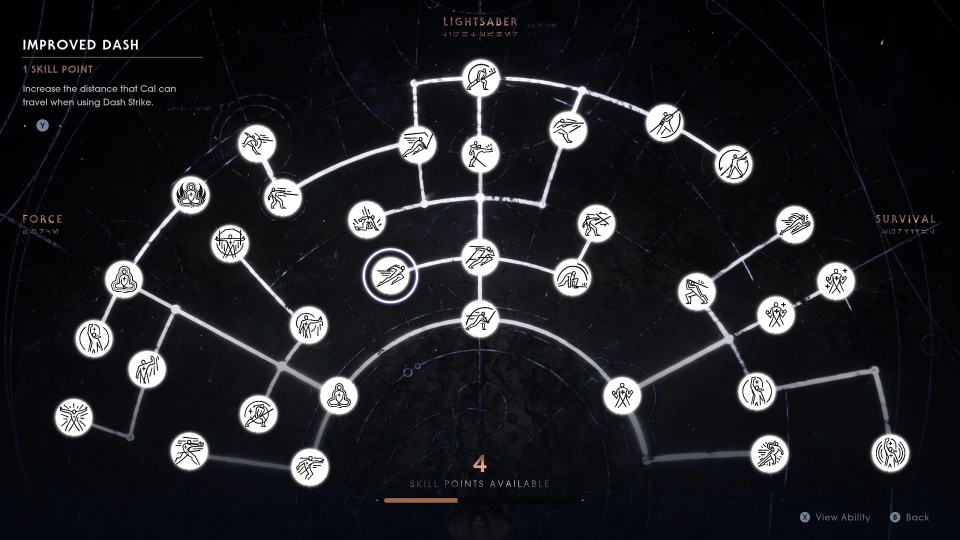Select the ringed Improved Dash skill node
960x540 pixels.
click(x=386, y=274)
